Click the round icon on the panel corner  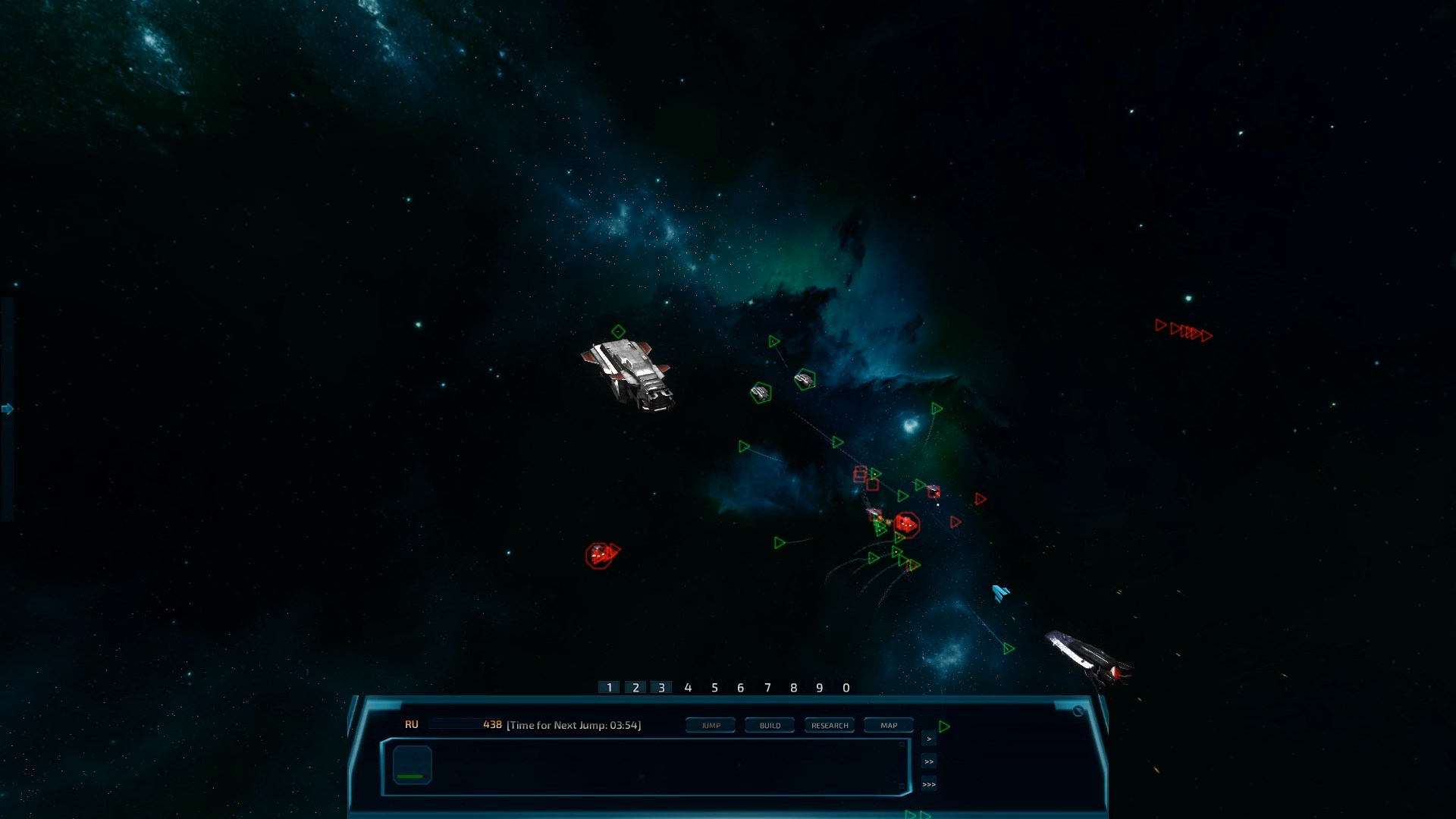click(x=1078, y=711)
